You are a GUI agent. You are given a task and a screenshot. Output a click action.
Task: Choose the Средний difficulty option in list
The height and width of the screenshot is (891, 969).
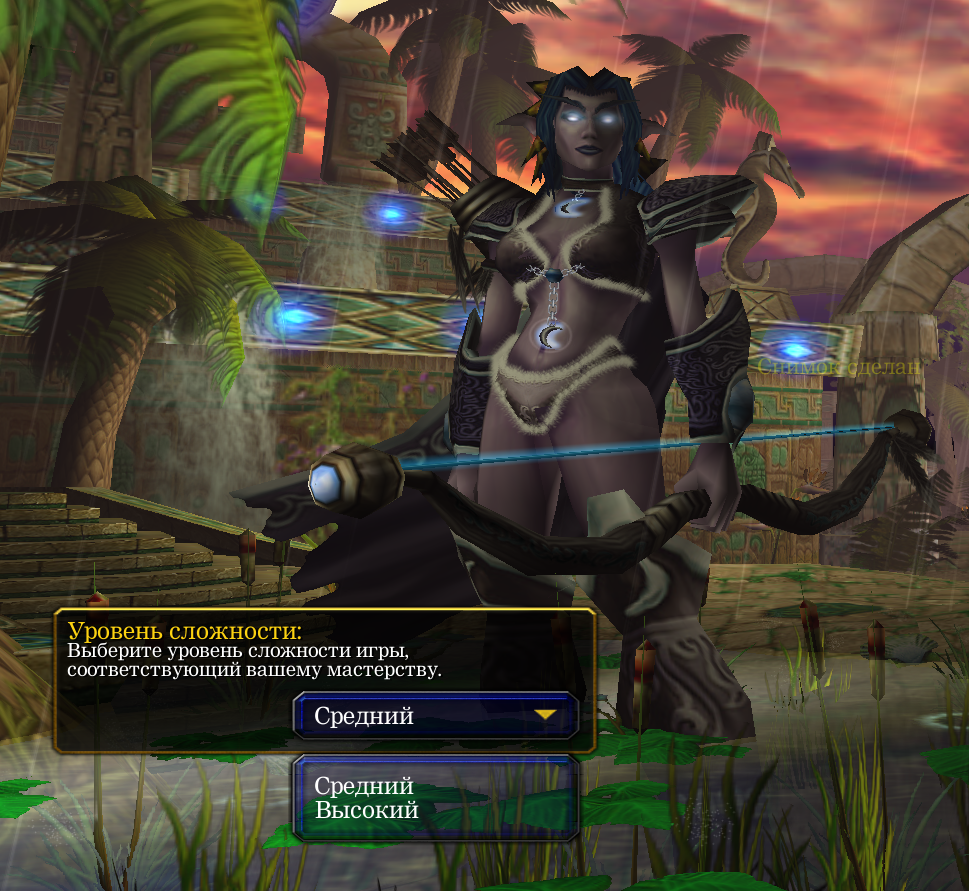[364, 786]
